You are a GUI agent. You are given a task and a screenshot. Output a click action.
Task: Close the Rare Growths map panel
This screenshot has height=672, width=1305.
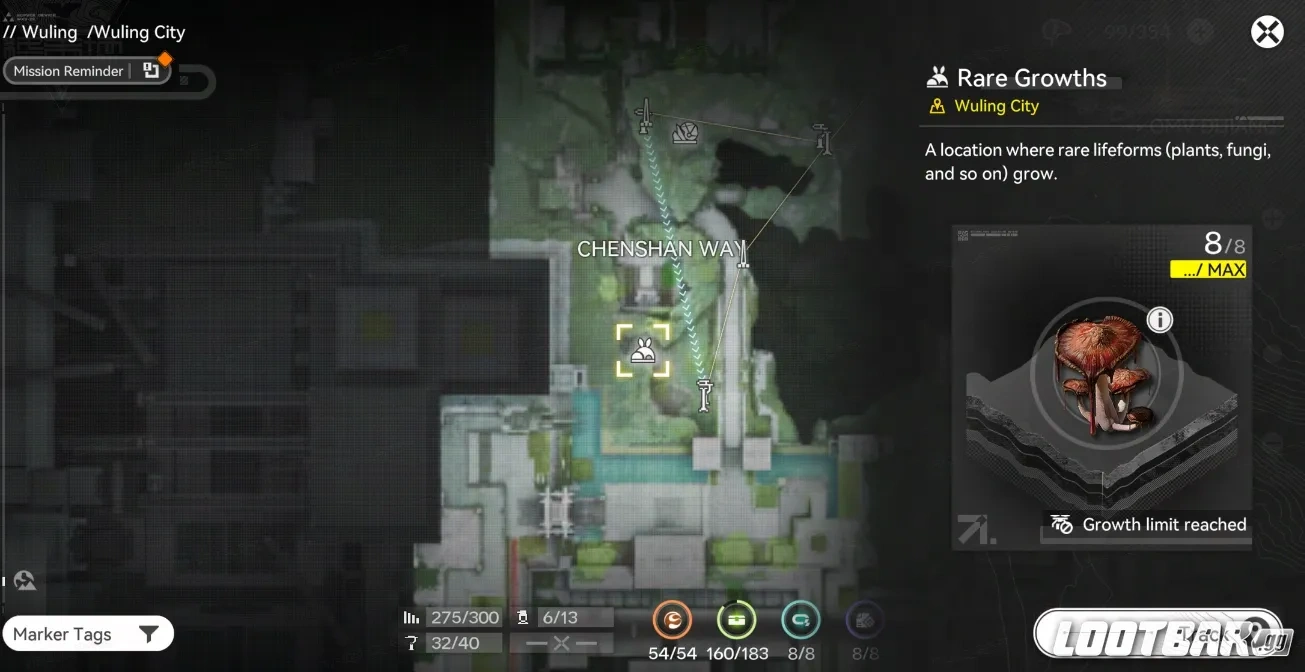1267,32
